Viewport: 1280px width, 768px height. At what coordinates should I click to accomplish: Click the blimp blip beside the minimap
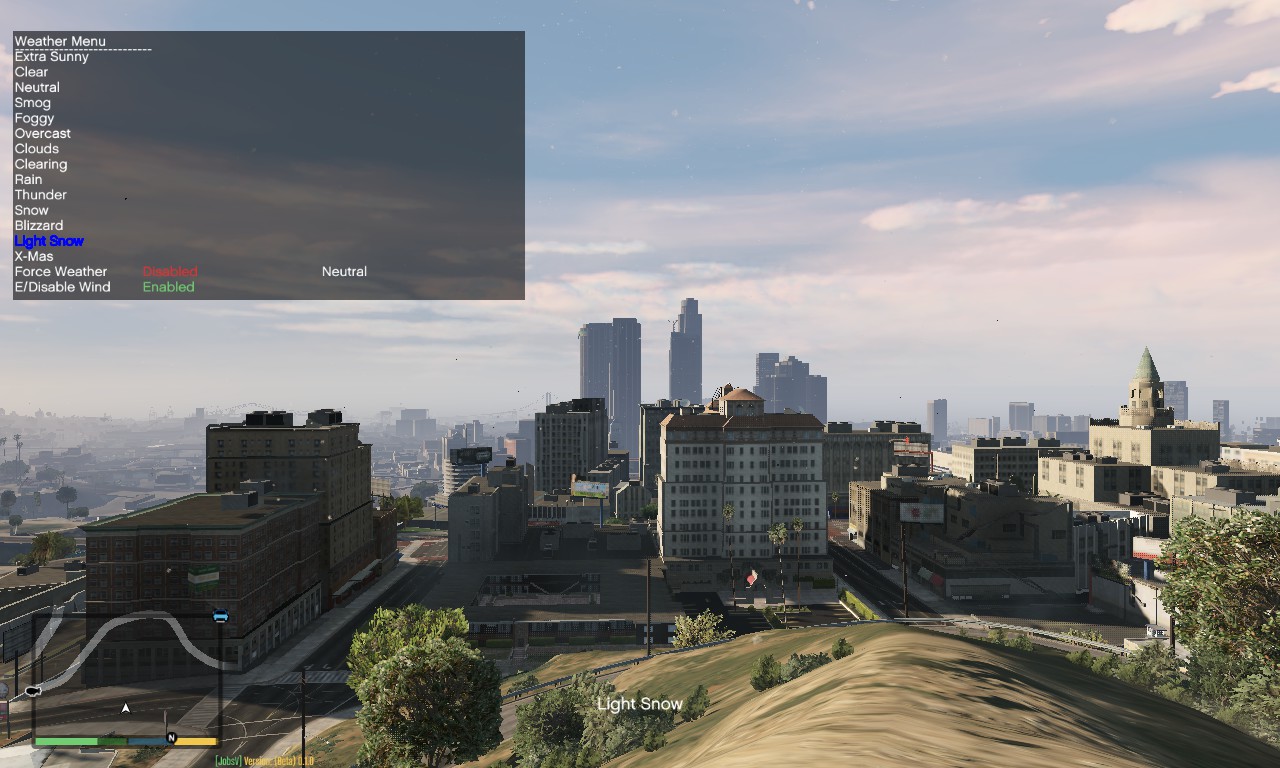point(31,689)
